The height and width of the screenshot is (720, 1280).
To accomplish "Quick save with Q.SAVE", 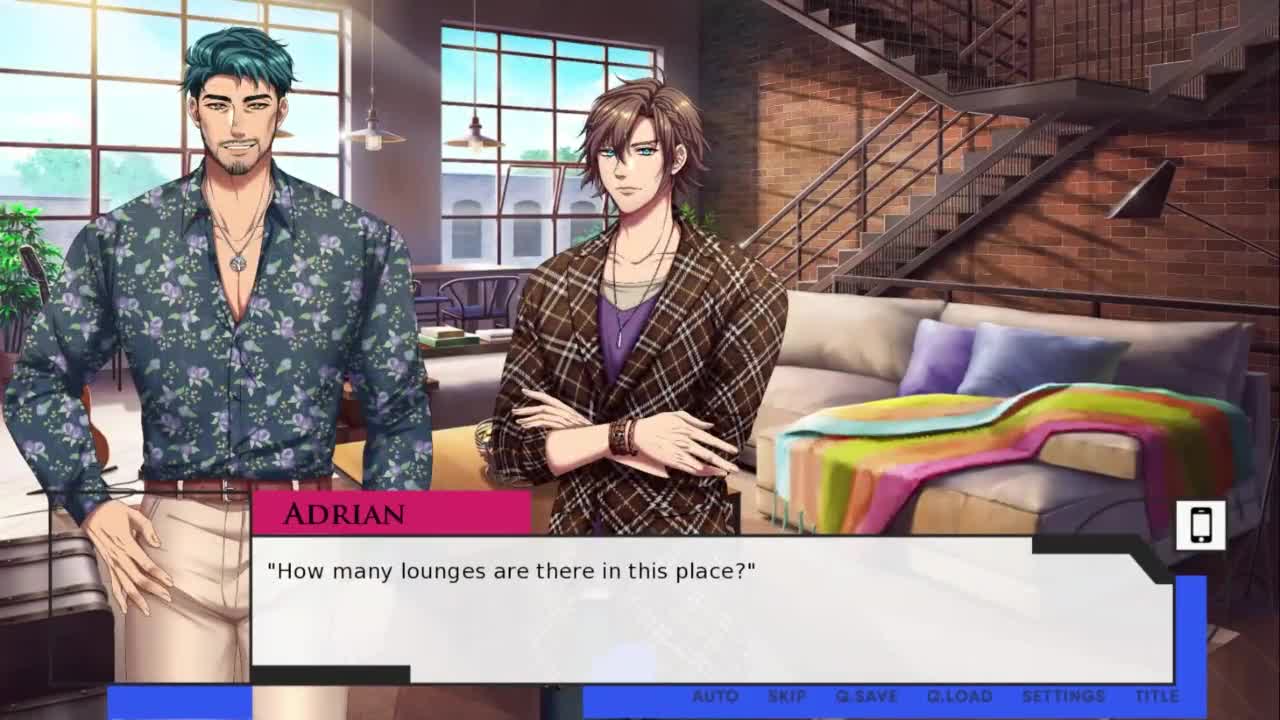I will tap(867, 696).
